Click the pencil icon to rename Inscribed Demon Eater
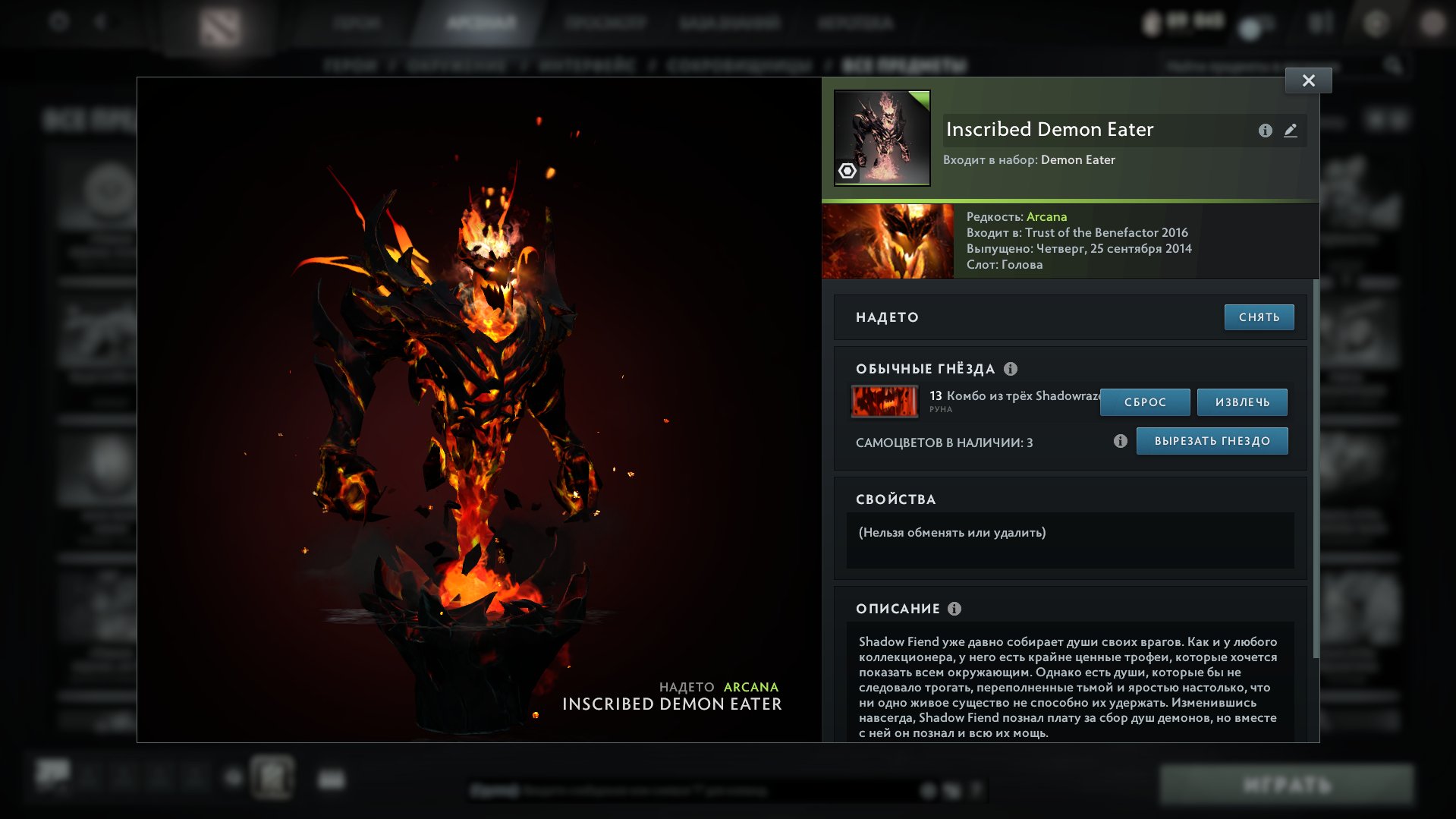 pos(1291,130)
